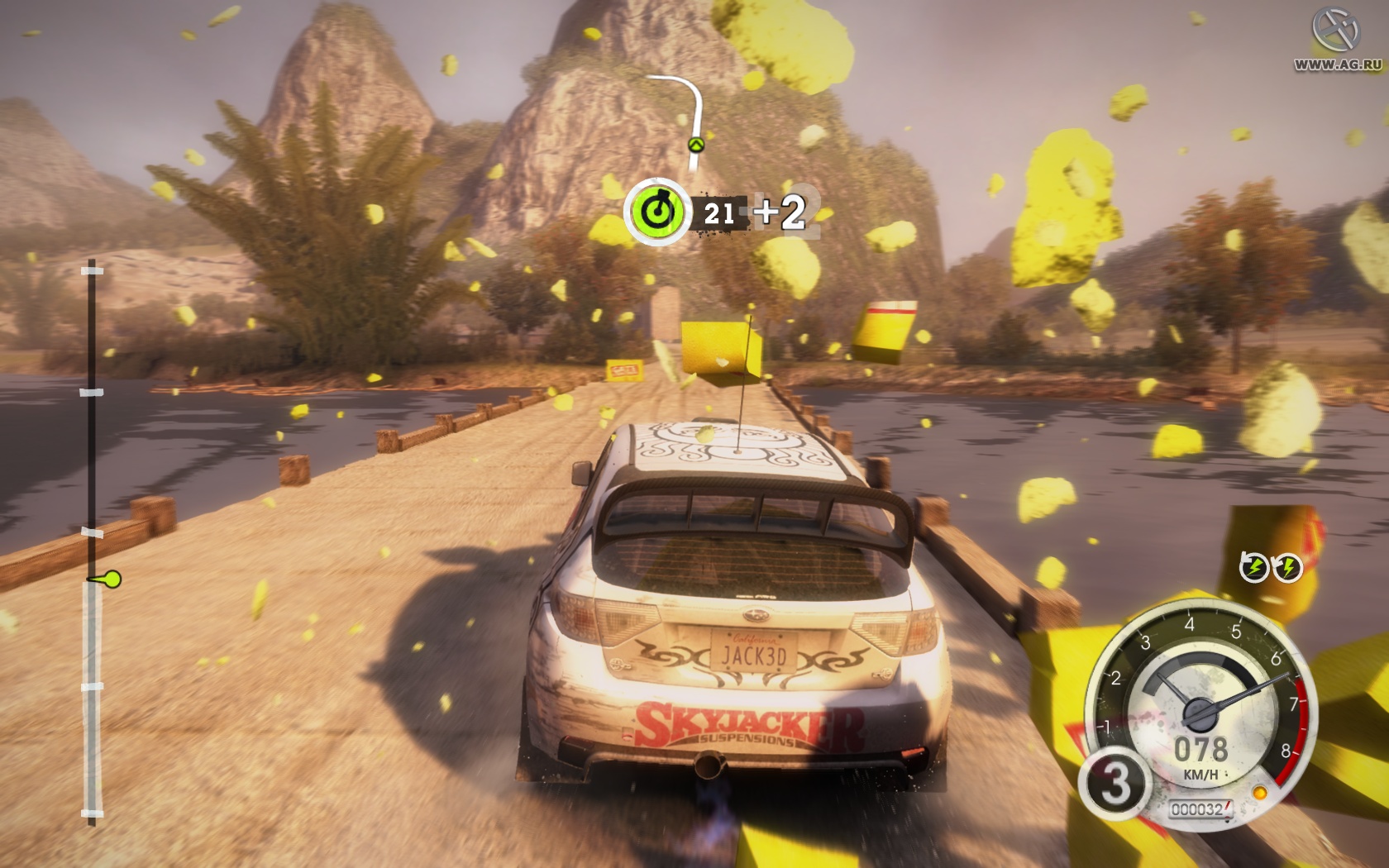Click the green car marker on route map
1389x868 pixels.
[x=697, y=145]
